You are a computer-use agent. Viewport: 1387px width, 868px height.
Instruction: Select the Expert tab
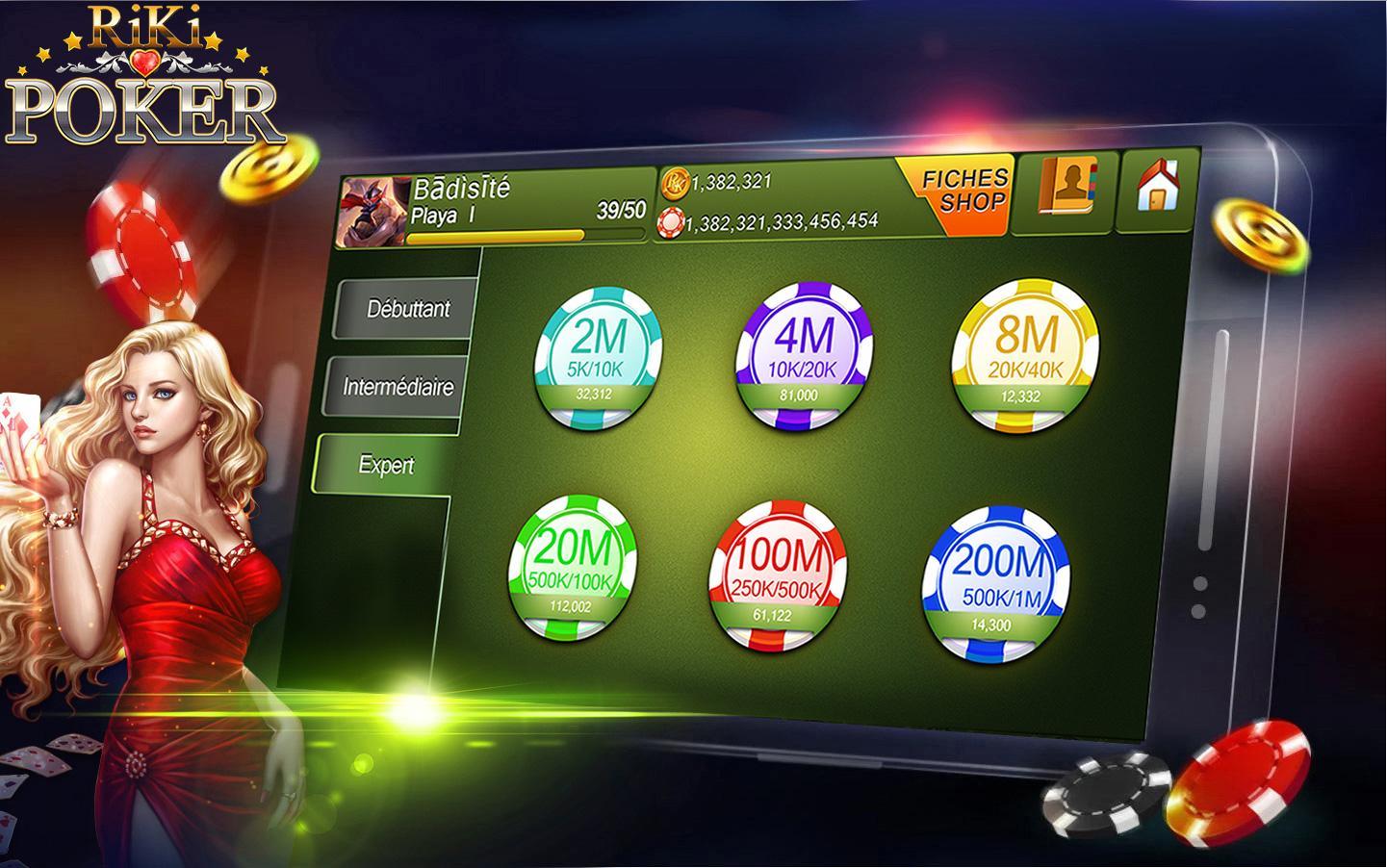pyautogui.click(x=389, y=464)
